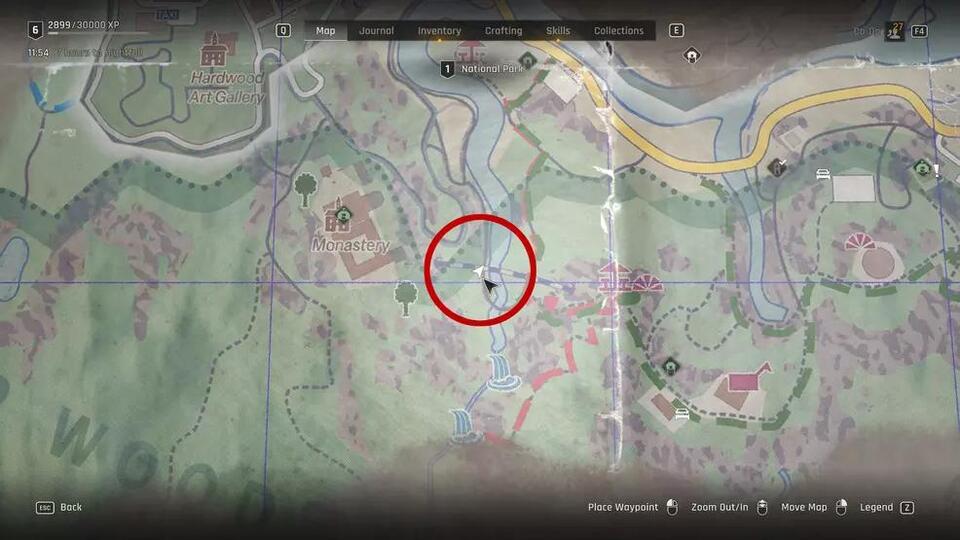
Task: Select the house marker on the dark plateau
Action: (692, 56)
